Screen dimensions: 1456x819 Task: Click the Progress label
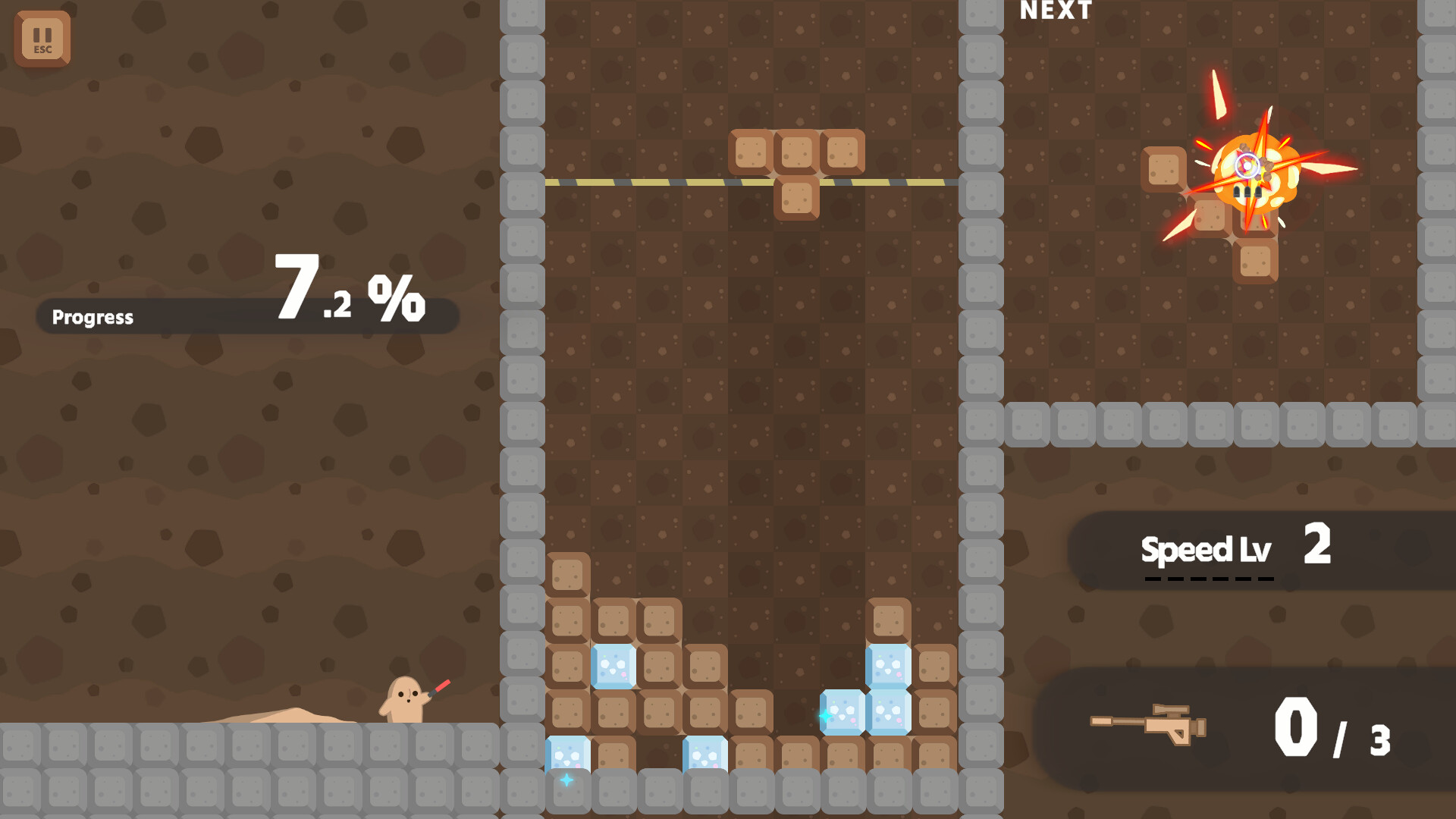tap(91, 318)
